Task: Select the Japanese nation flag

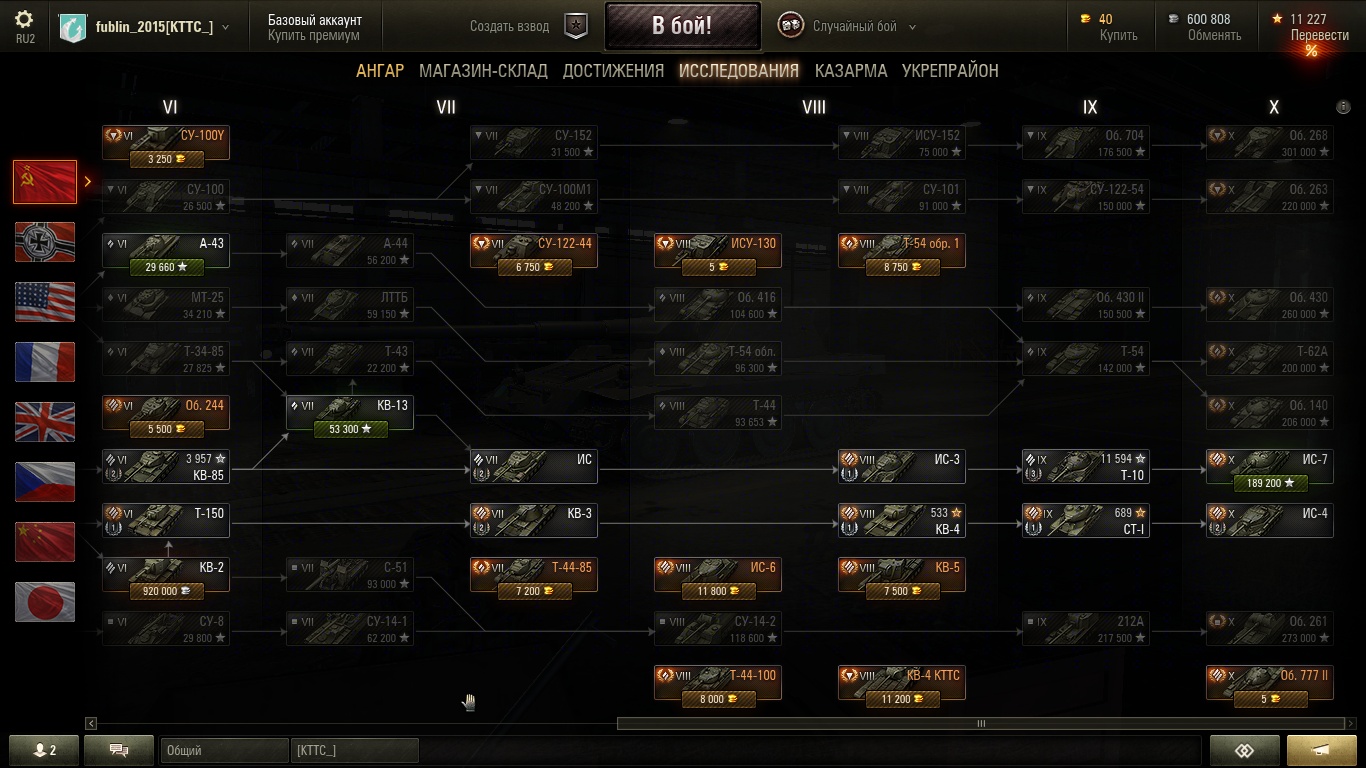Action: click(x=45, y=602)
